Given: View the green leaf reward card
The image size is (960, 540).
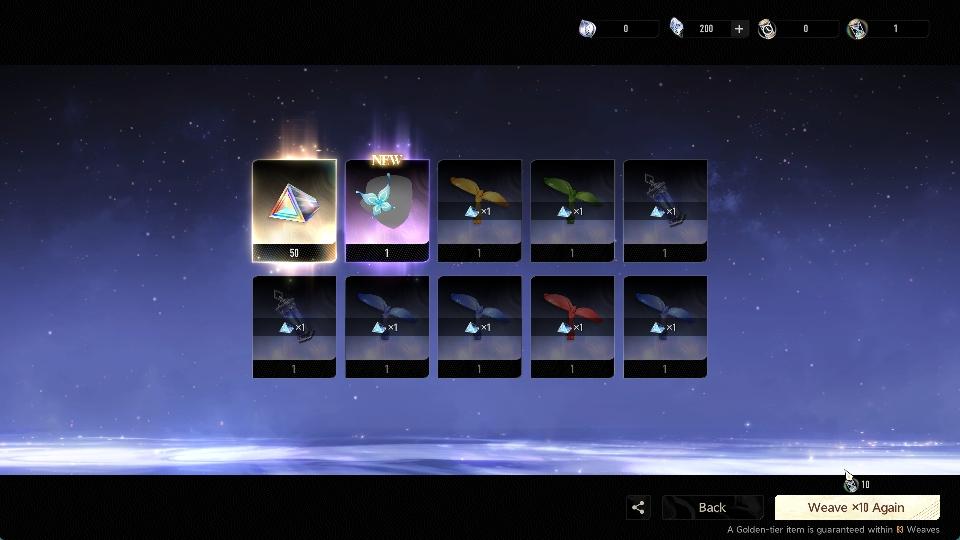Looking at the screenshot, I should point(572,210).
